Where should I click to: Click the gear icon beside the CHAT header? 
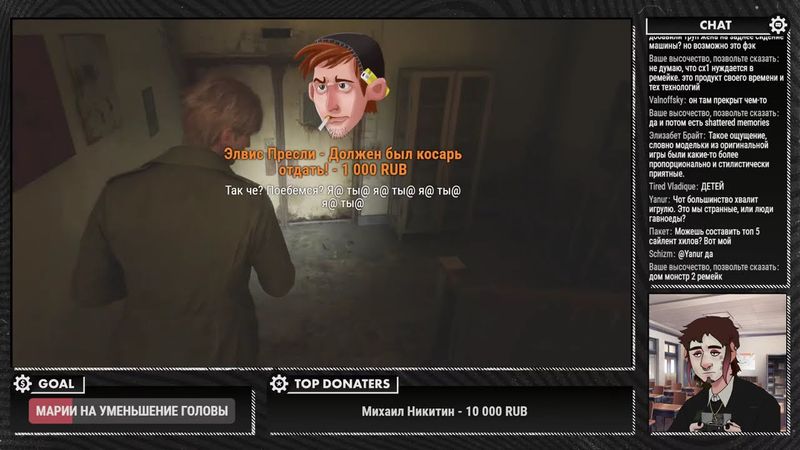pos(778,25)
